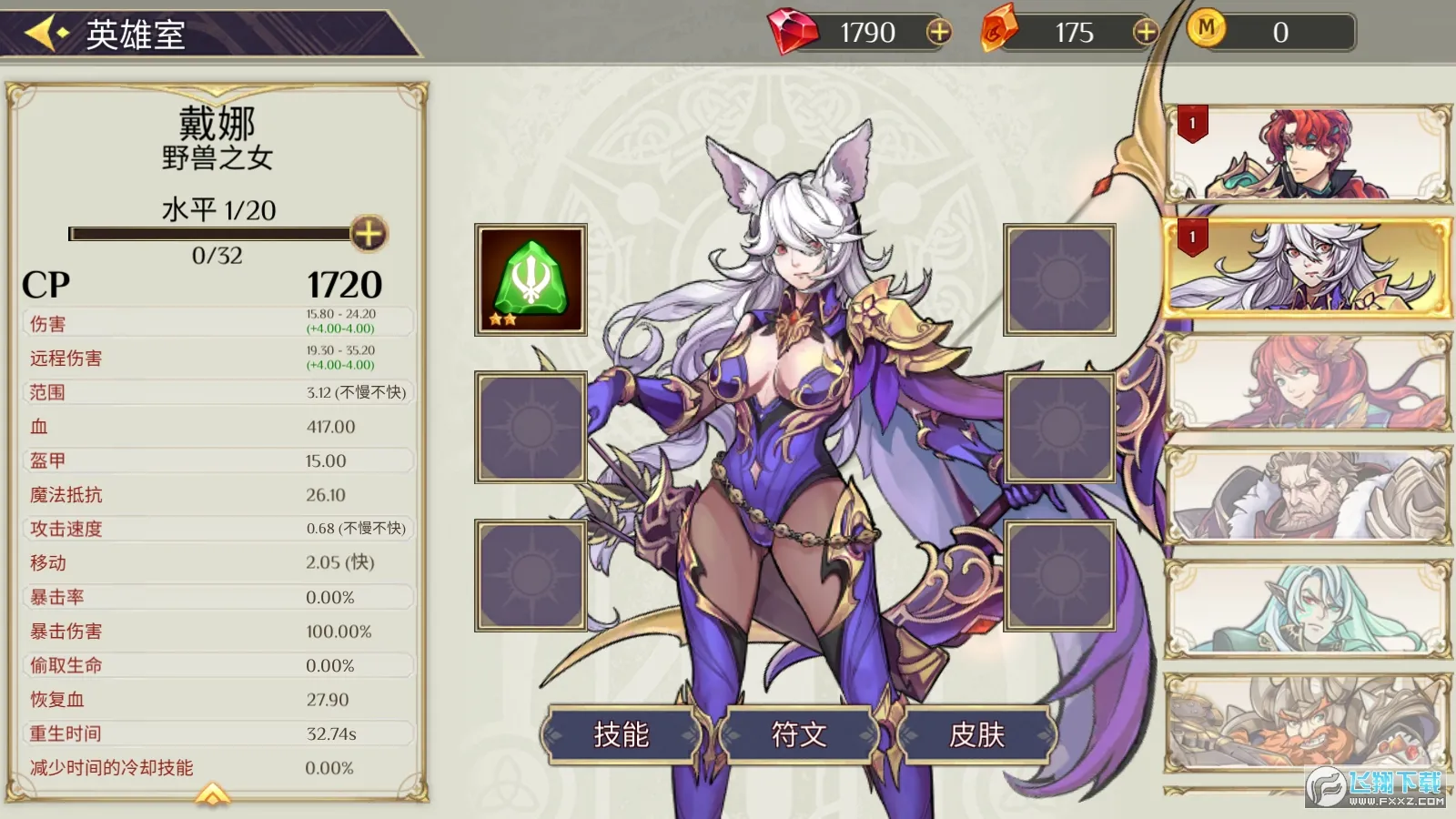Tap the 英雄室 title banner
This screenshot has height=819, width=1456.
click(x=136, y=35)
